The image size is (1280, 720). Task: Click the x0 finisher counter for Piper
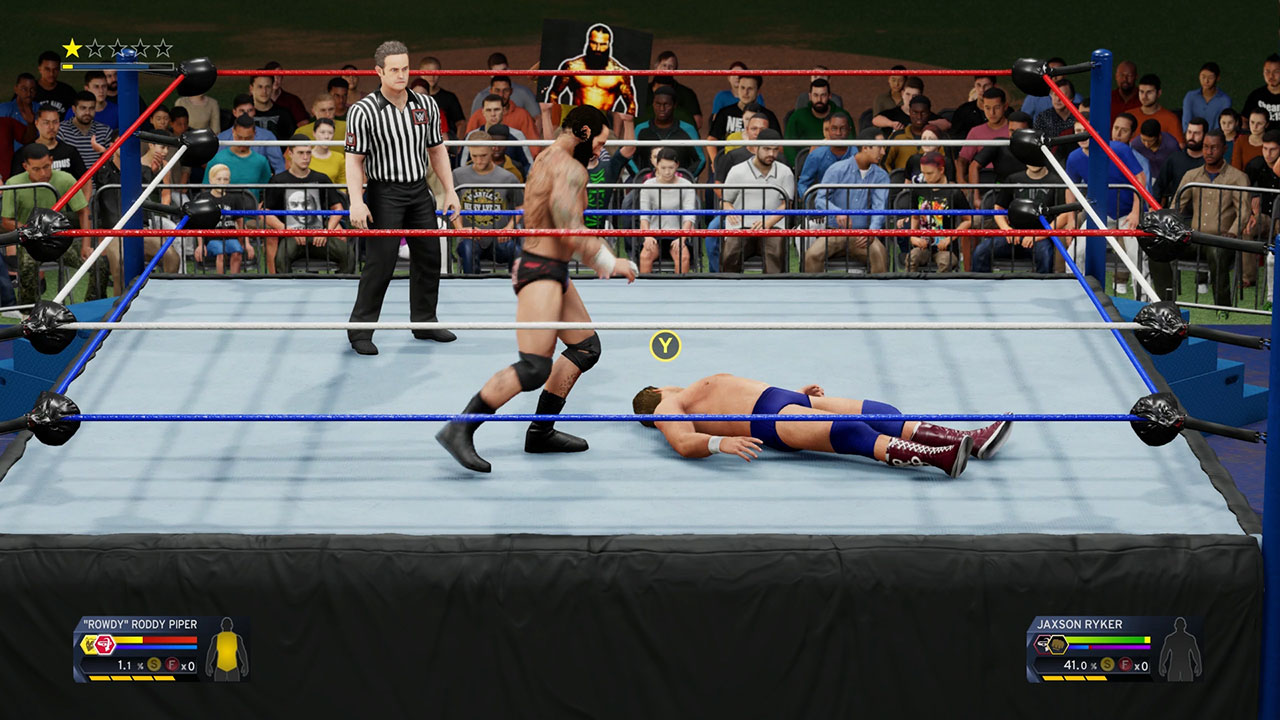pyautogui.click(x=188, y=666)
